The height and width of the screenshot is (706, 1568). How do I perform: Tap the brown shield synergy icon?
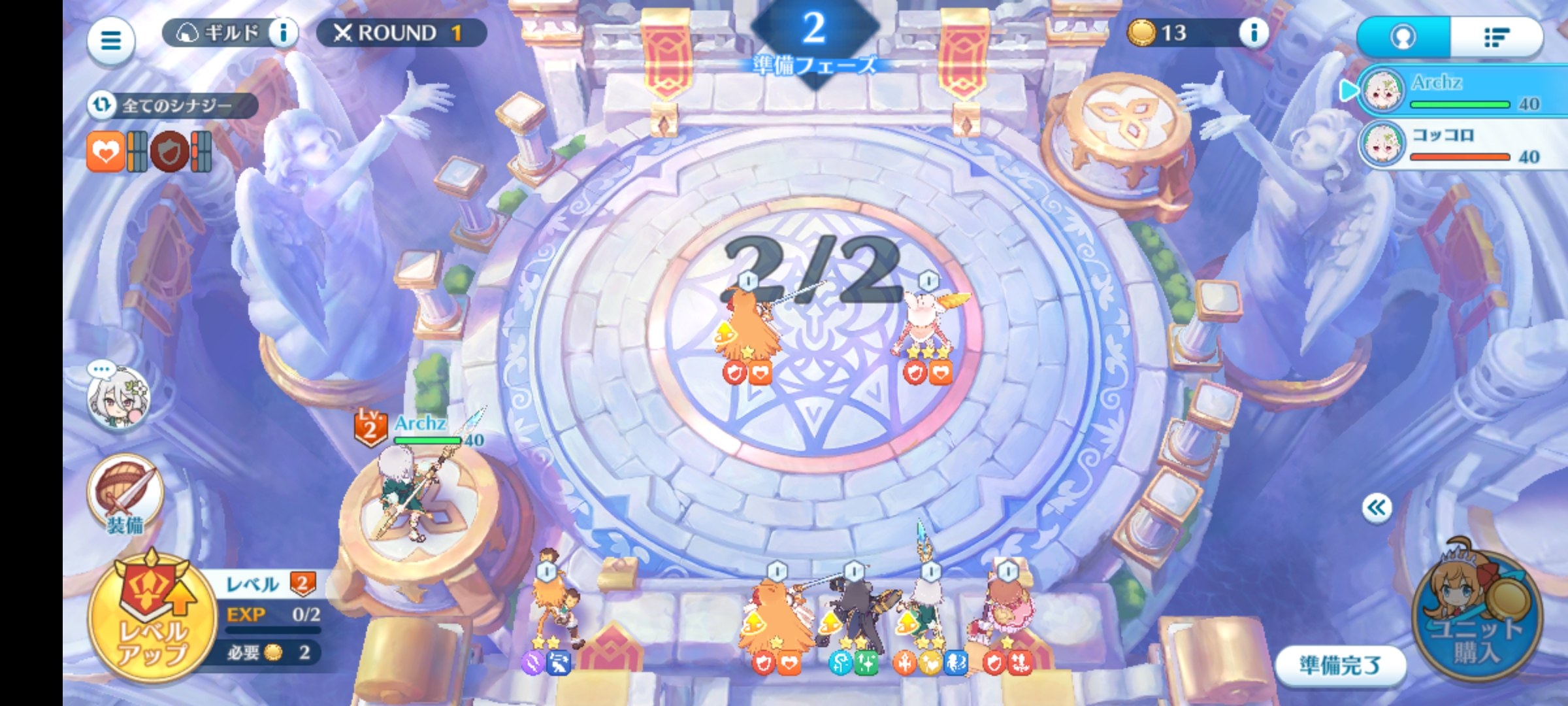(170, 151)
